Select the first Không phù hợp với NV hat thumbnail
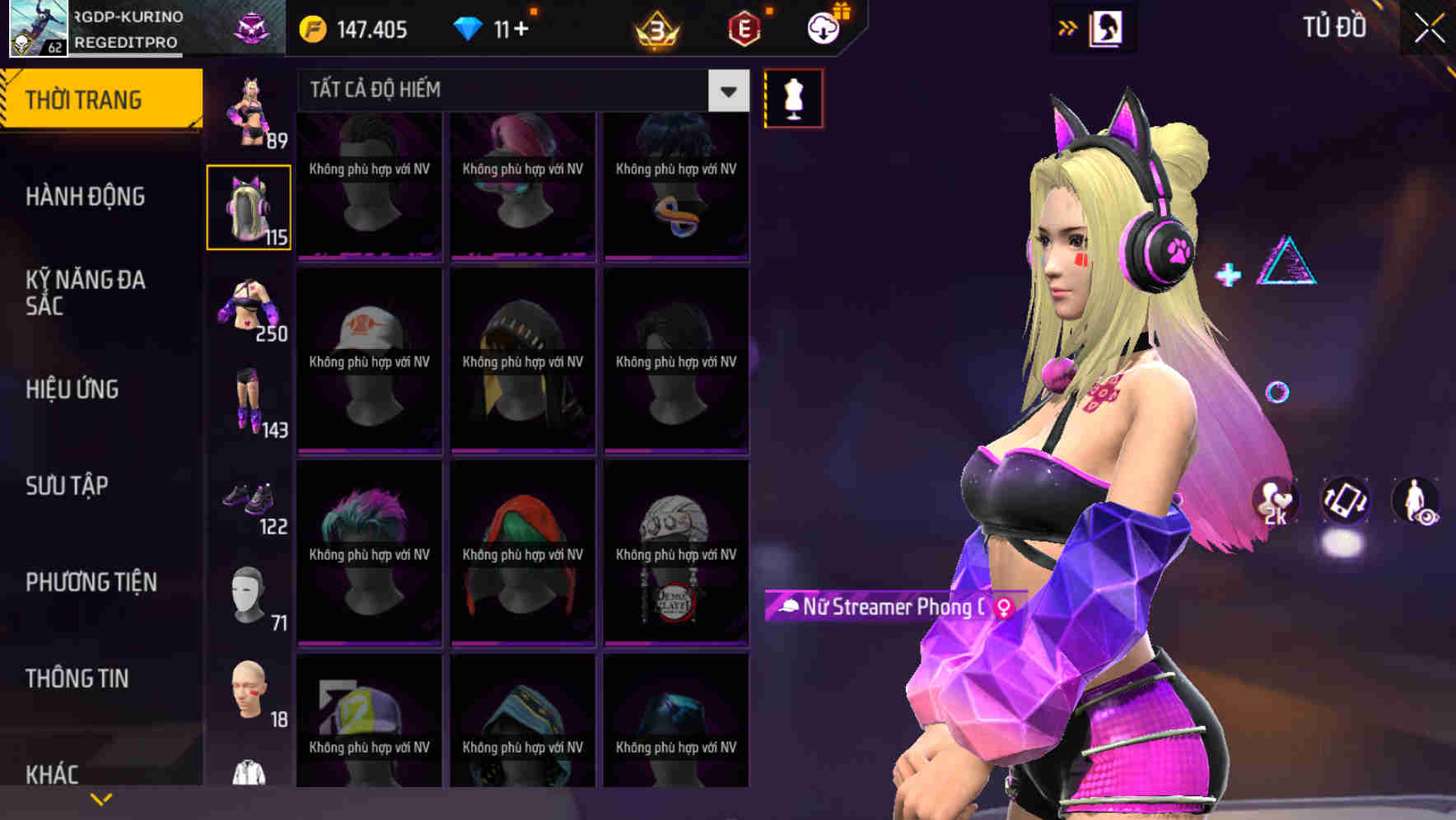Image resolution: width=1456 pixels, height=820 pixels. click(368, 185)
